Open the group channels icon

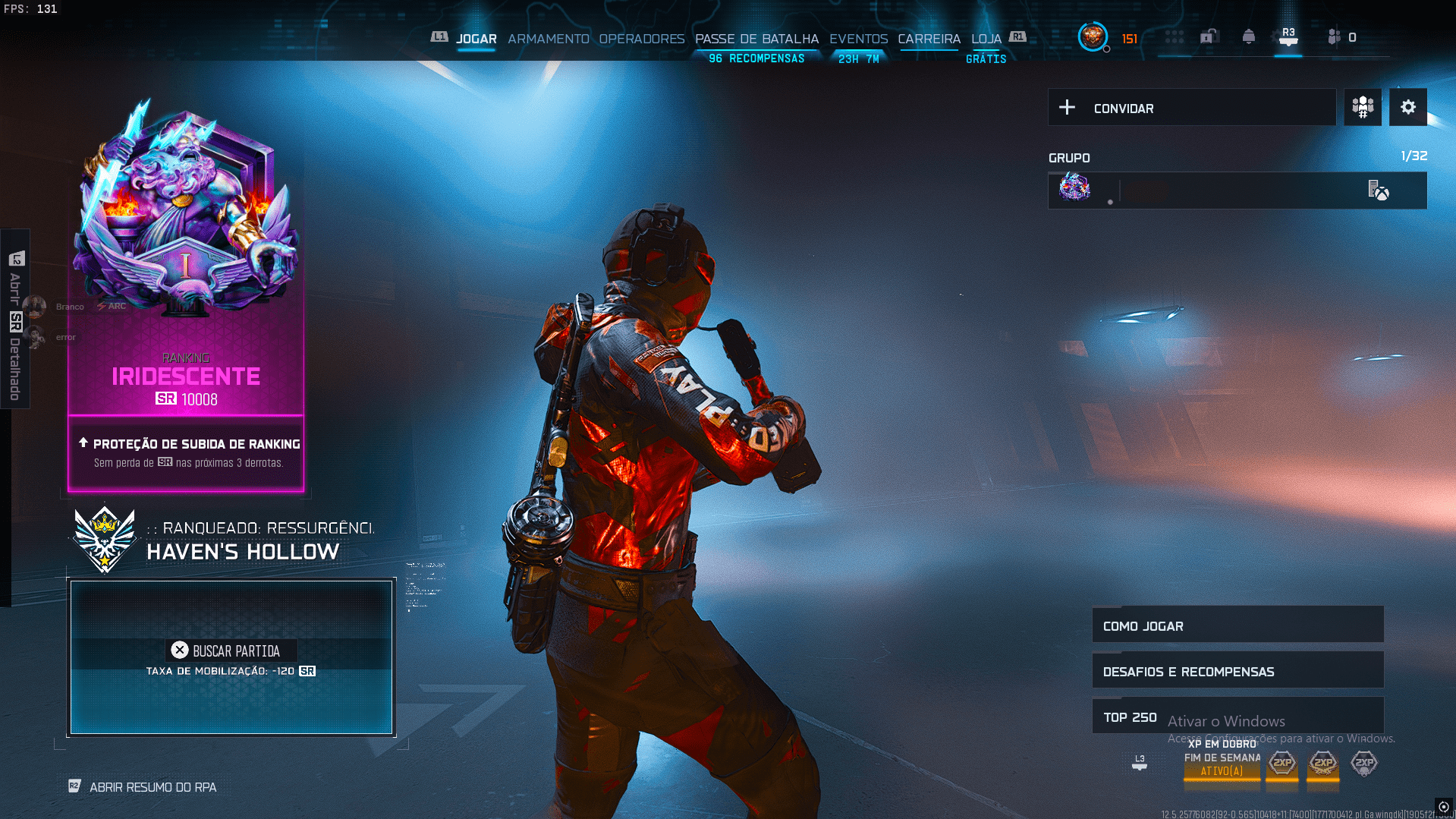pyautogui.click(x=1363, y=107)
